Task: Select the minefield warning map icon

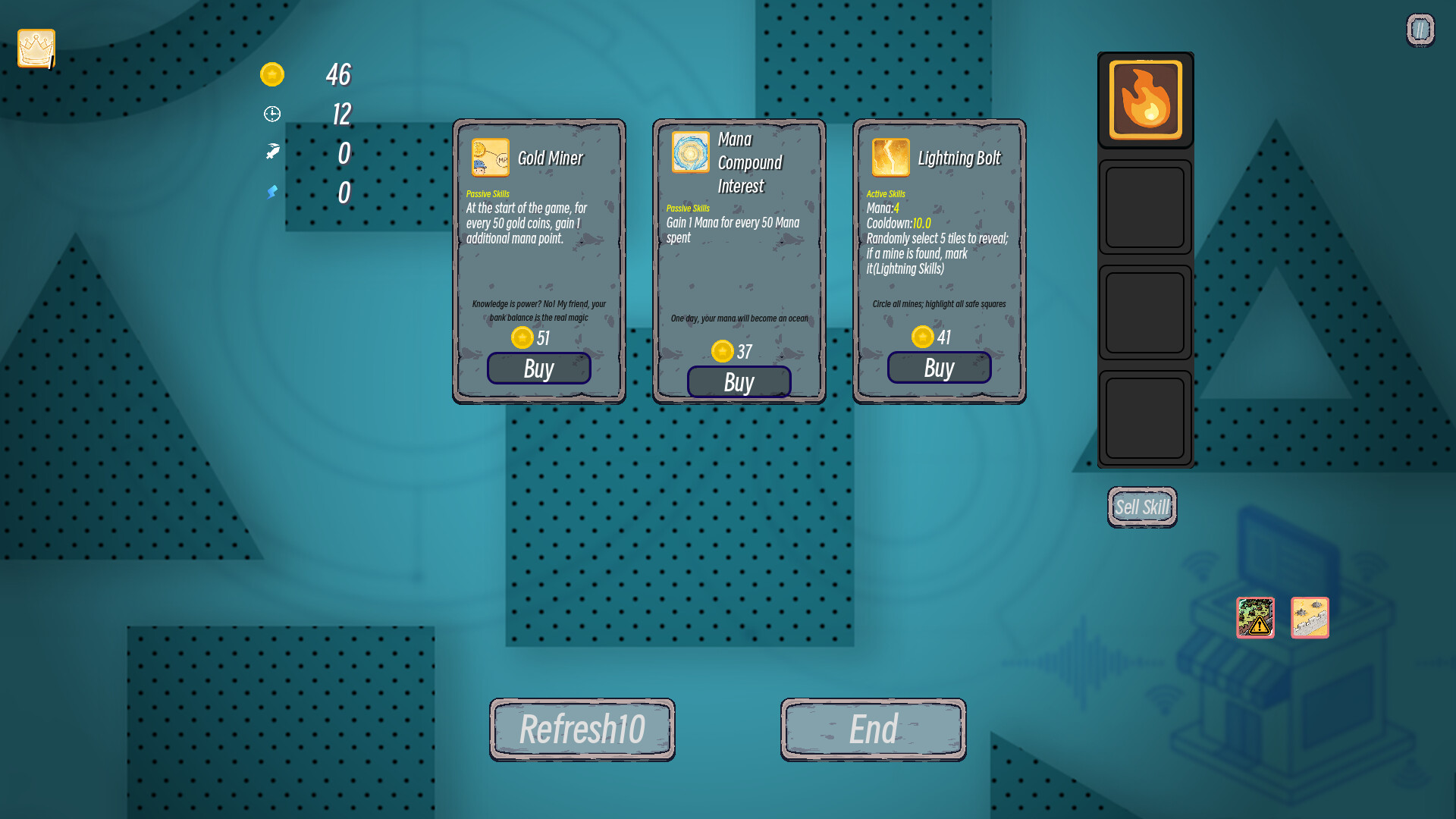Action: pyautogui.click(x=1255, y=618)
